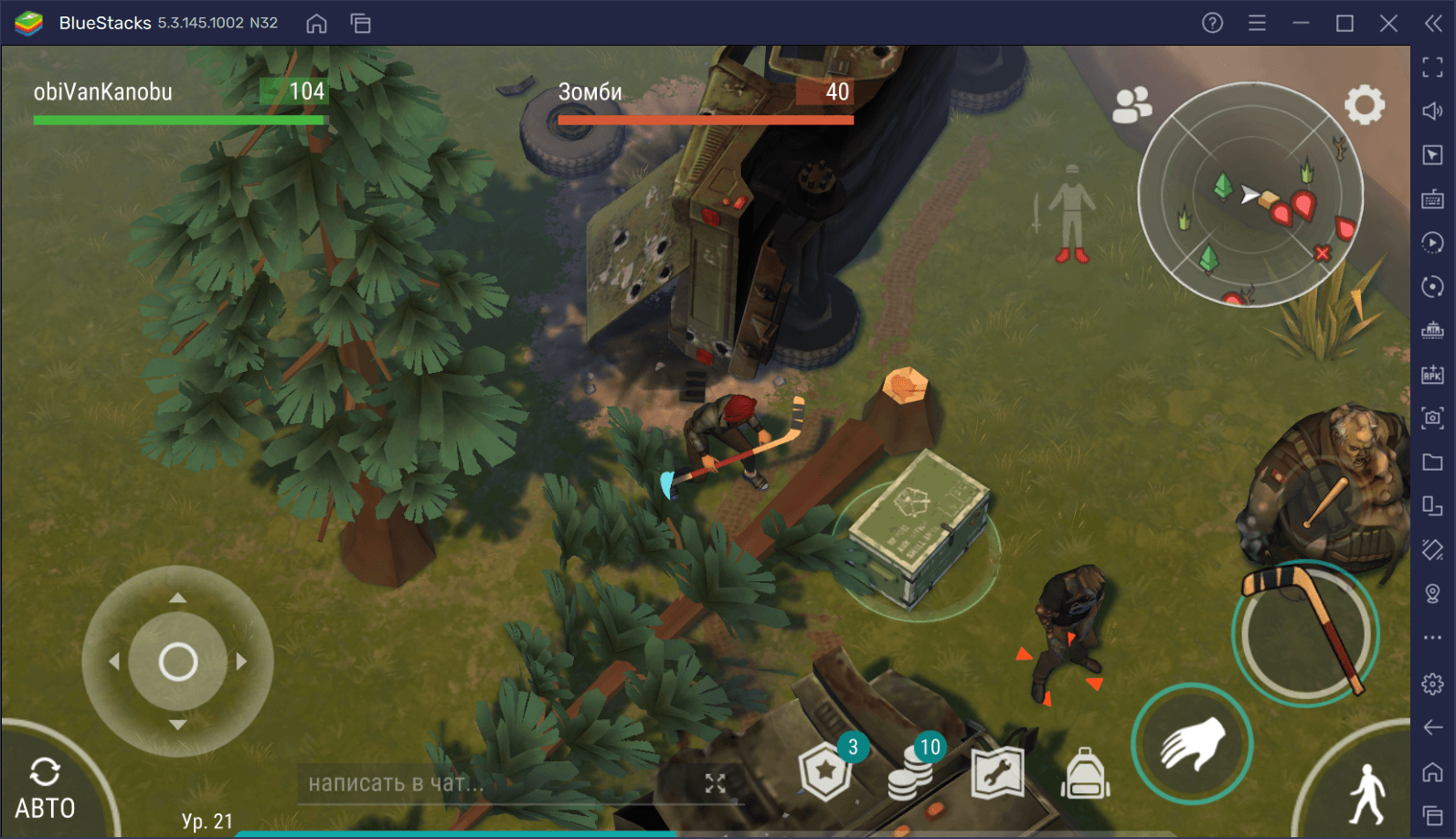Attack with the hockey stick weapon button
This screenshot has width=1456, height=839.
click(1304, 632)
